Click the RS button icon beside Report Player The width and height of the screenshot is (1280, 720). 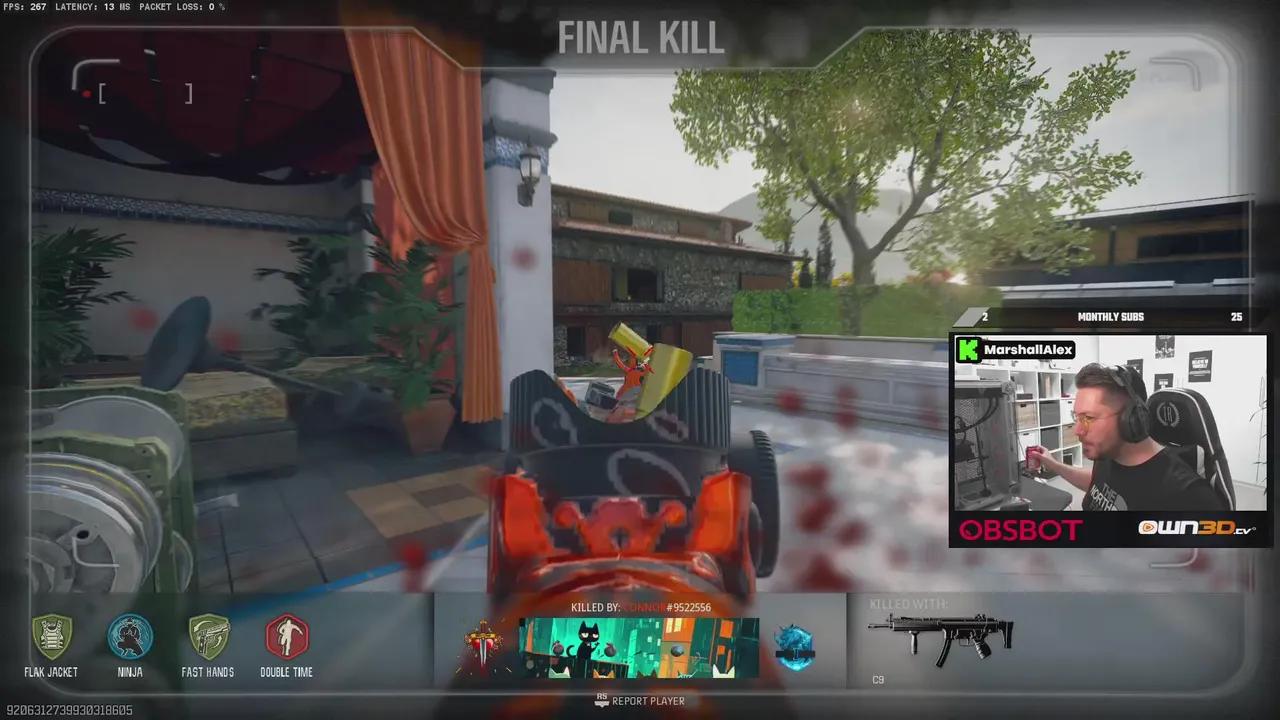pyautogui.click(x=601, y=701)
